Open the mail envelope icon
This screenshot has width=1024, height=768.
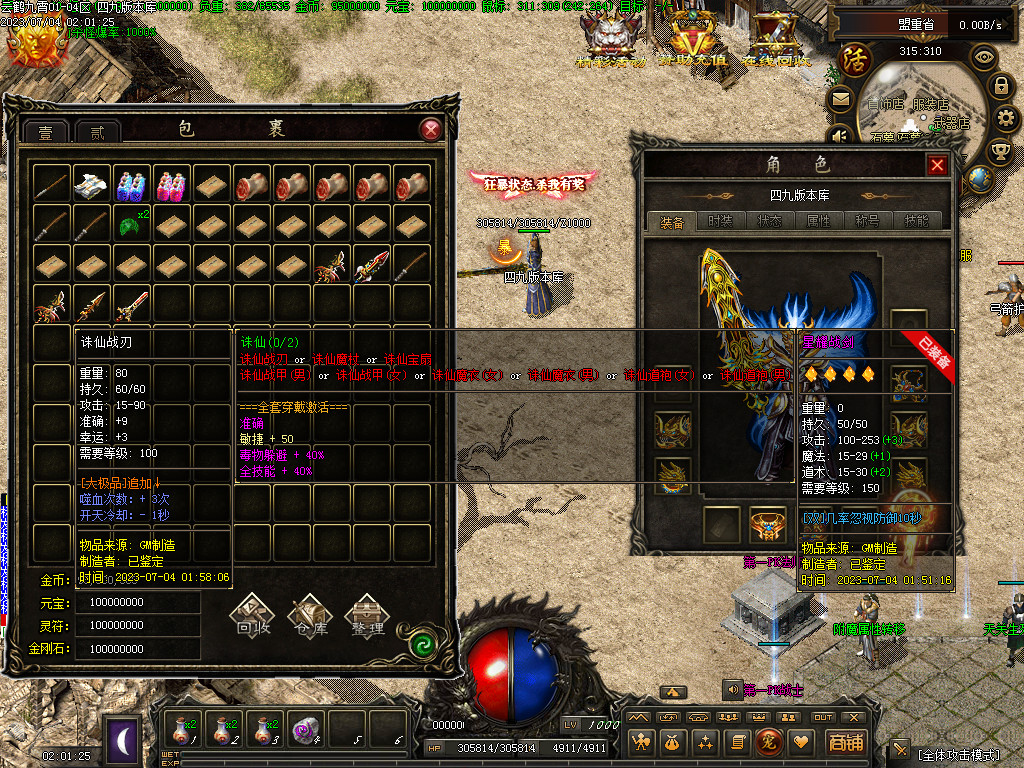click(x=840, y=99)
